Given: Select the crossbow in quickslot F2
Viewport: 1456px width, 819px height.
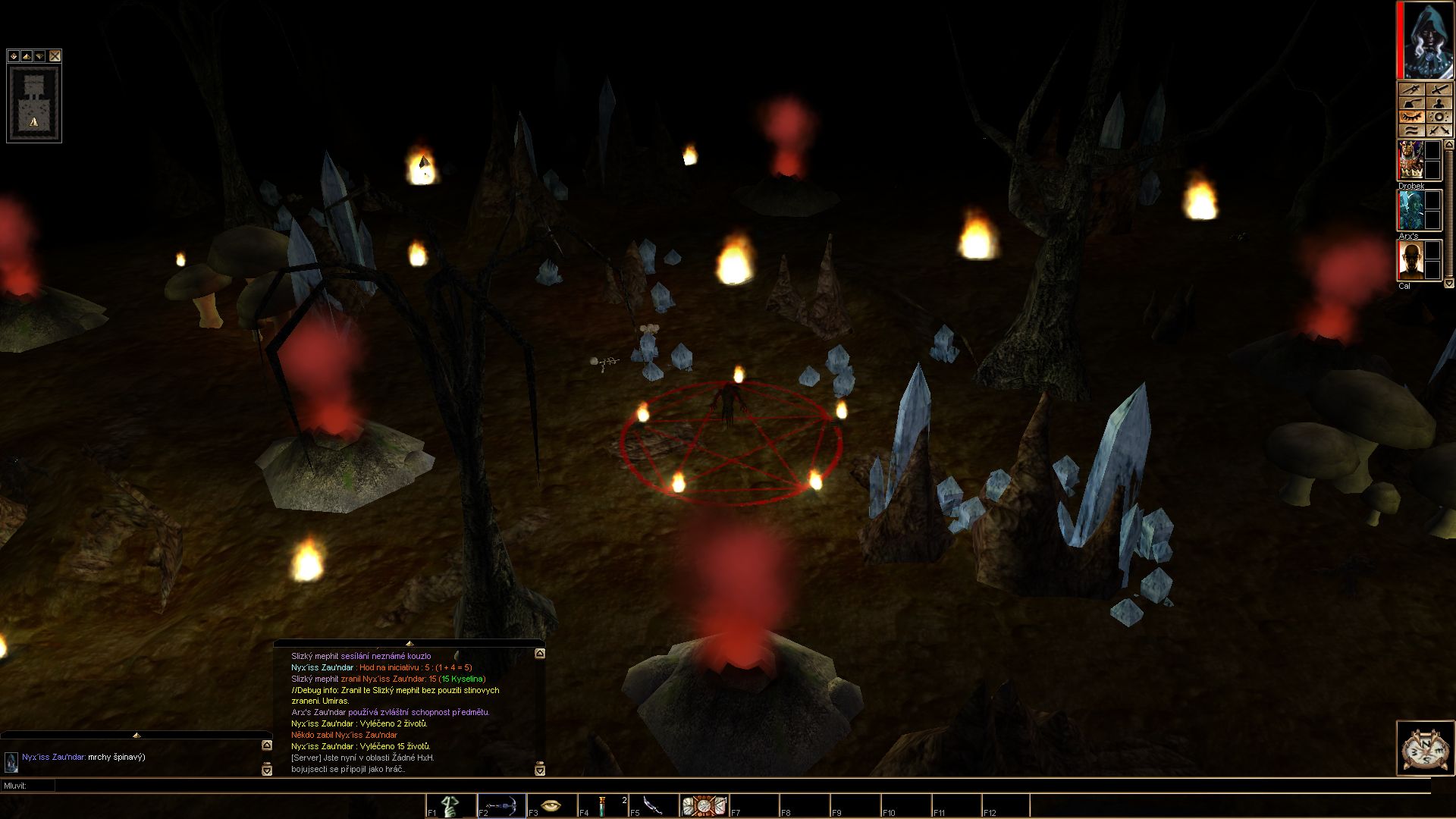Looking at the screenshot, I should click(x=502, y=805).
